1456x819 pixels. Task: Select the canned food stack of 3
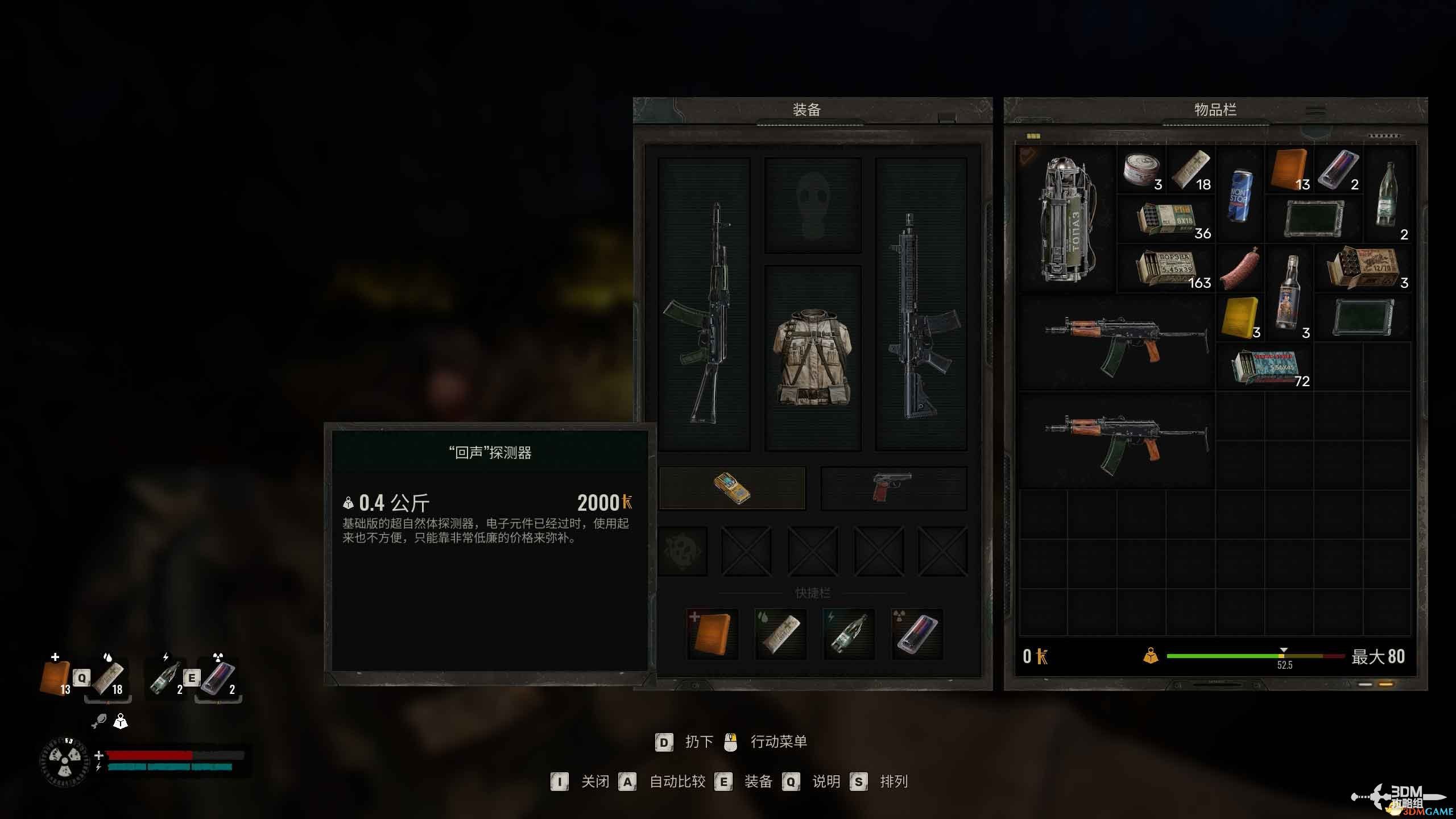click(x=1142, y=169)
